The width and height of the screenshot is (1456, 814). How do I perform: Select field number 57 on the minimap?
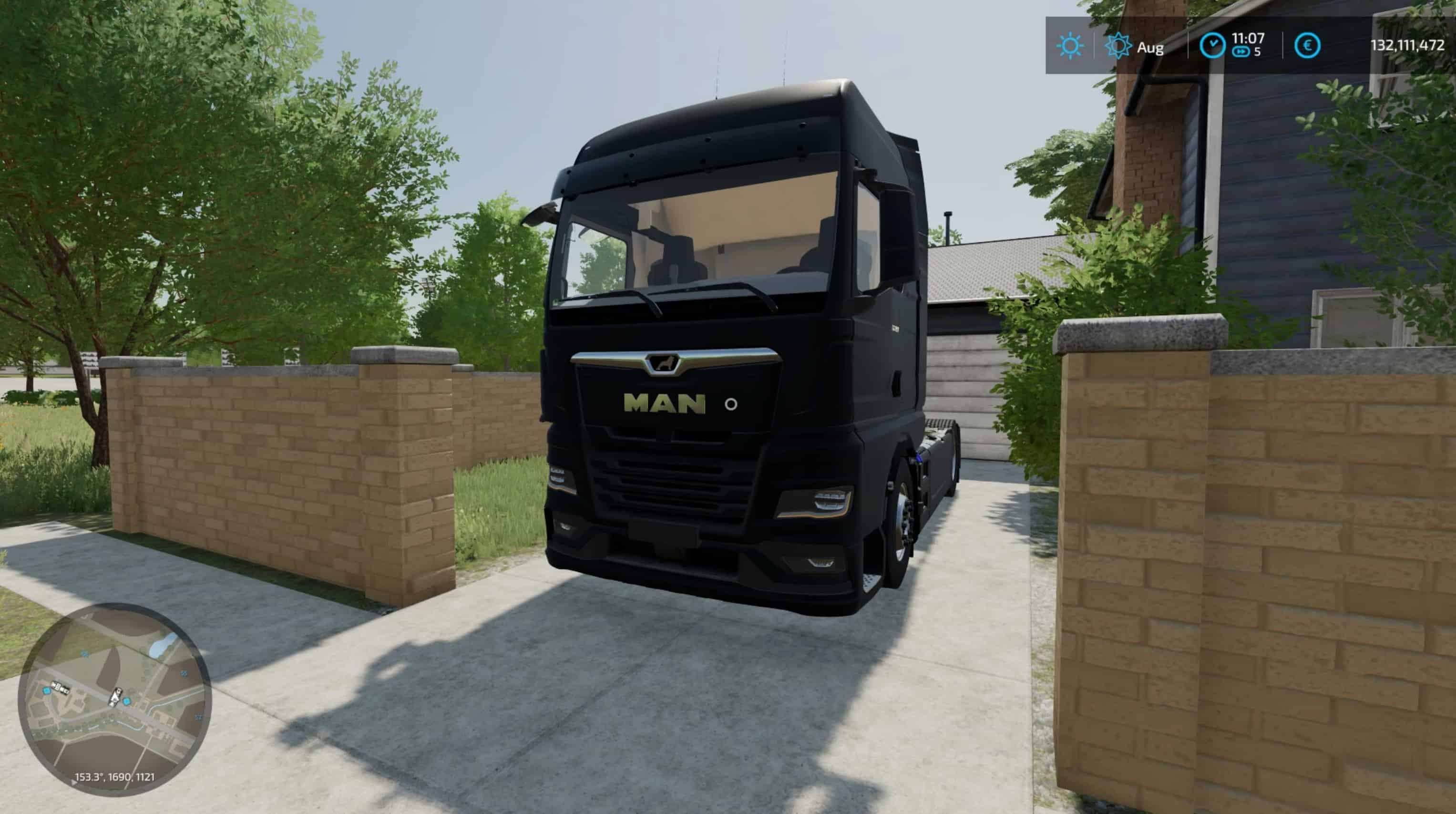coord(197,716)
